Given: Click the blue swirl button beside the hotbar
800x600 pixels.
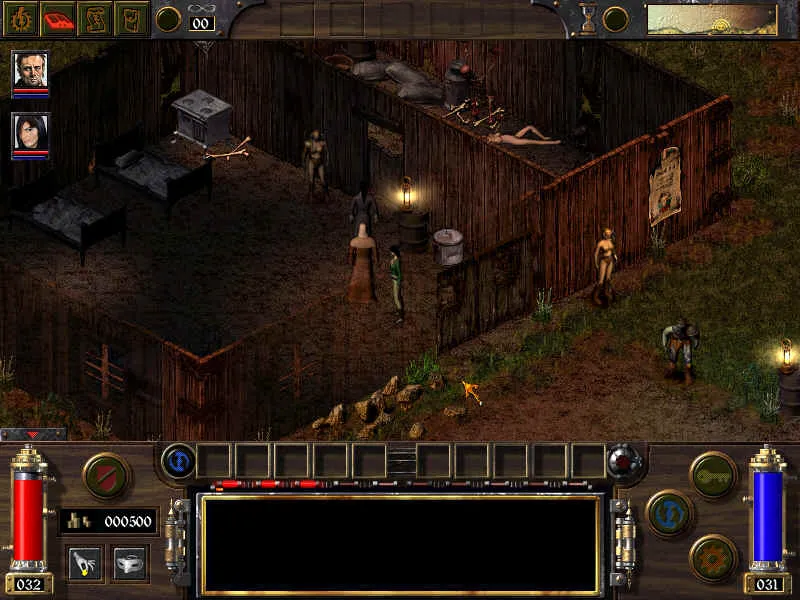Looking at the screenshot, I should 177,461.
